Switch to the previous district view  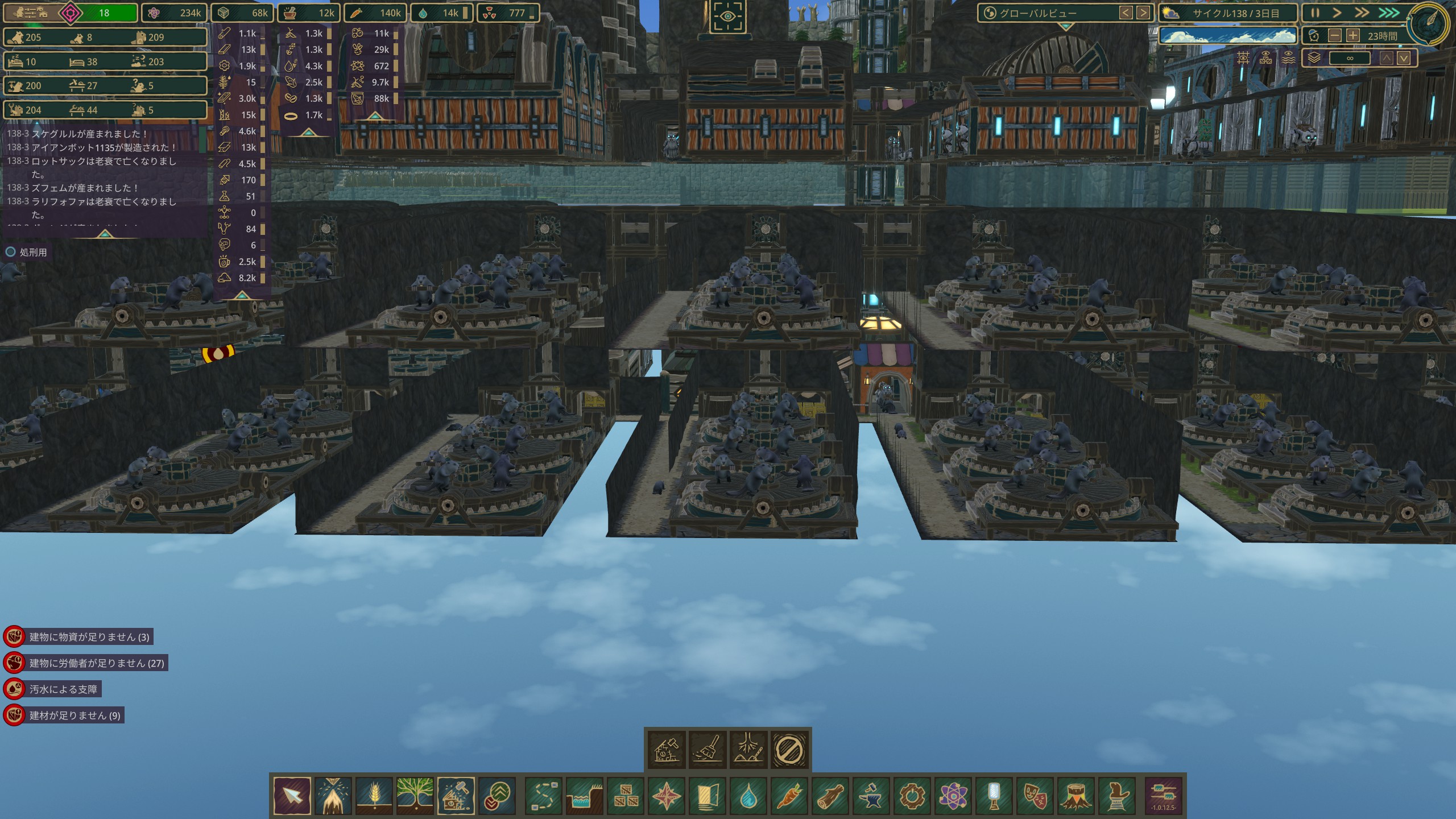click(1126, 13)
